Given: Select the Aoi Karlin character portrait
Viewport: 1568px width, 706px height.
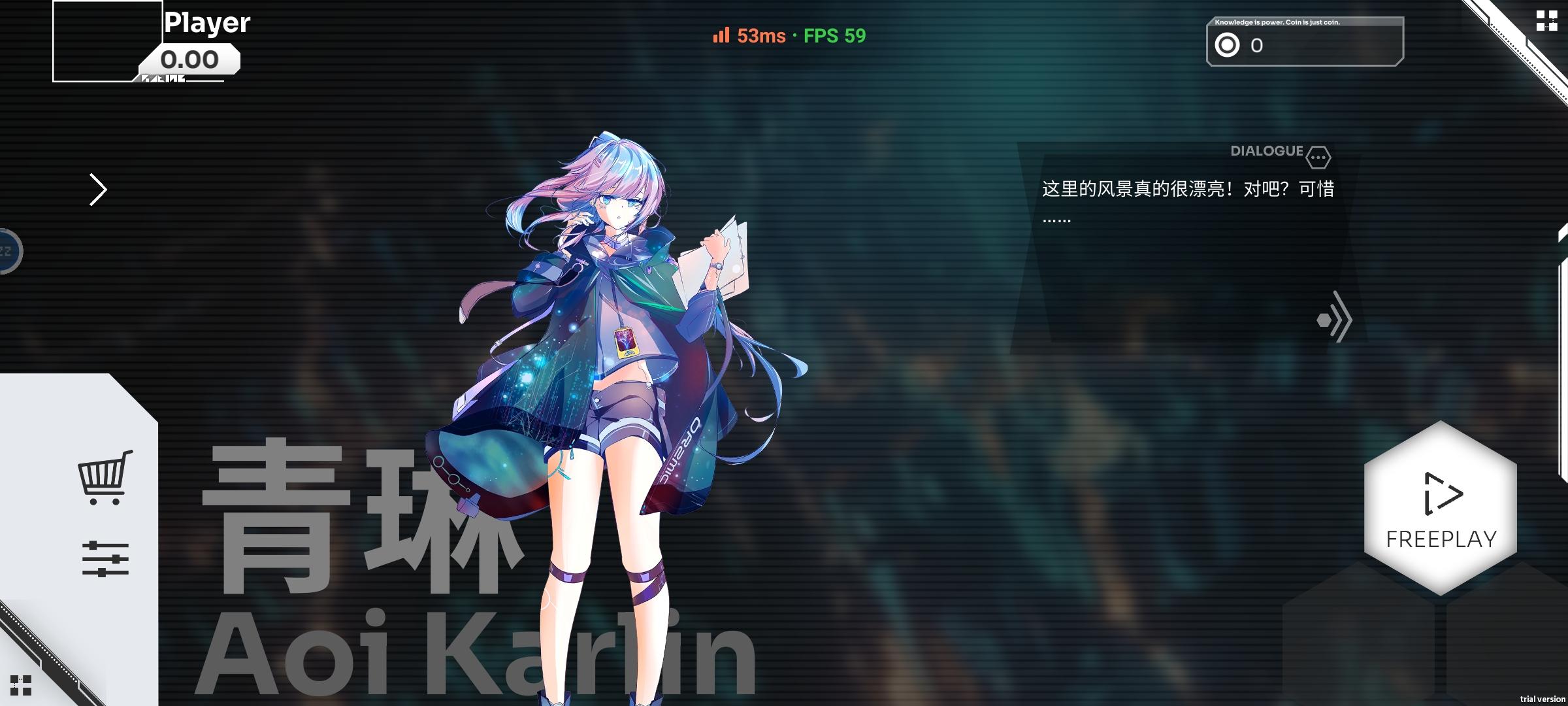Looking at the screenshot, I should [621, 392].
